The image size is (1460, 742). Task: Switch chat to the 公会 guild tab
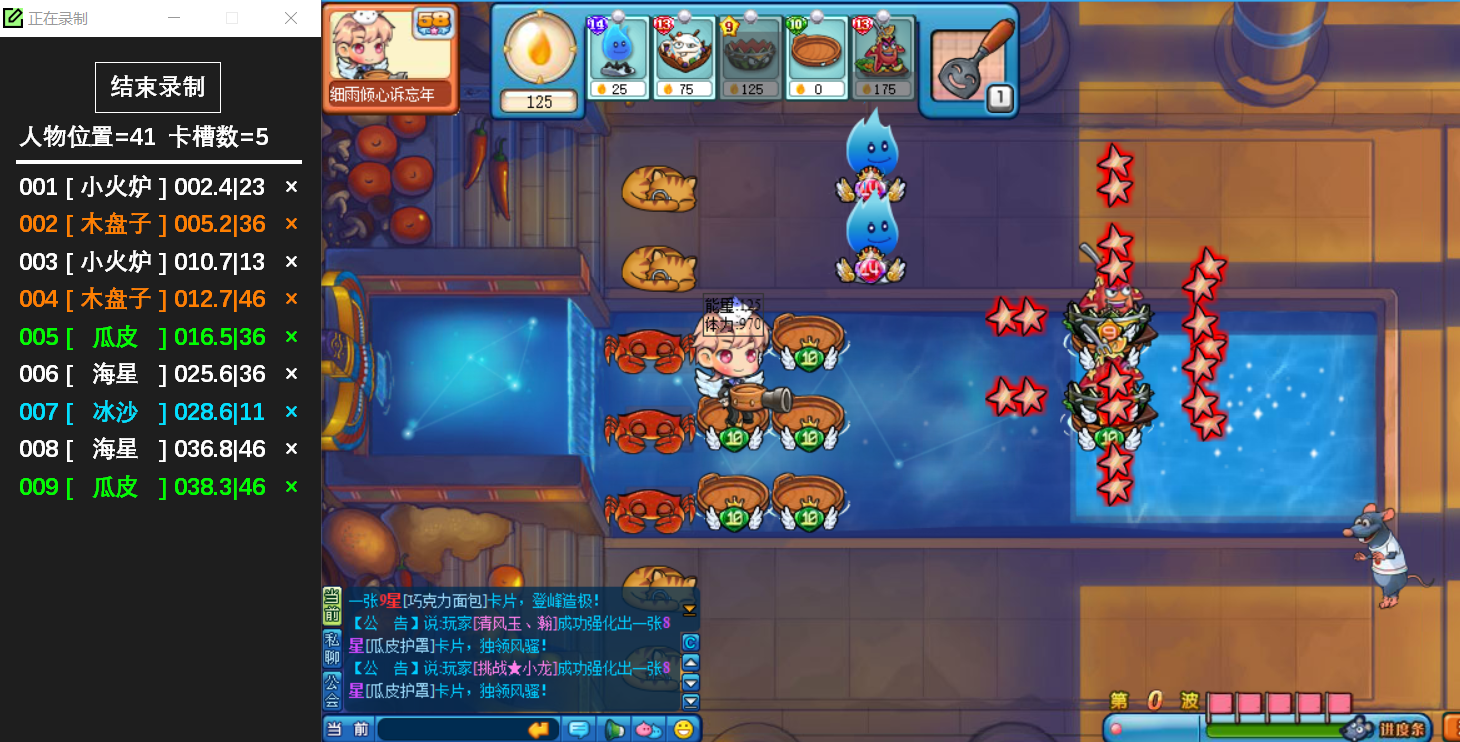(332, 691)
